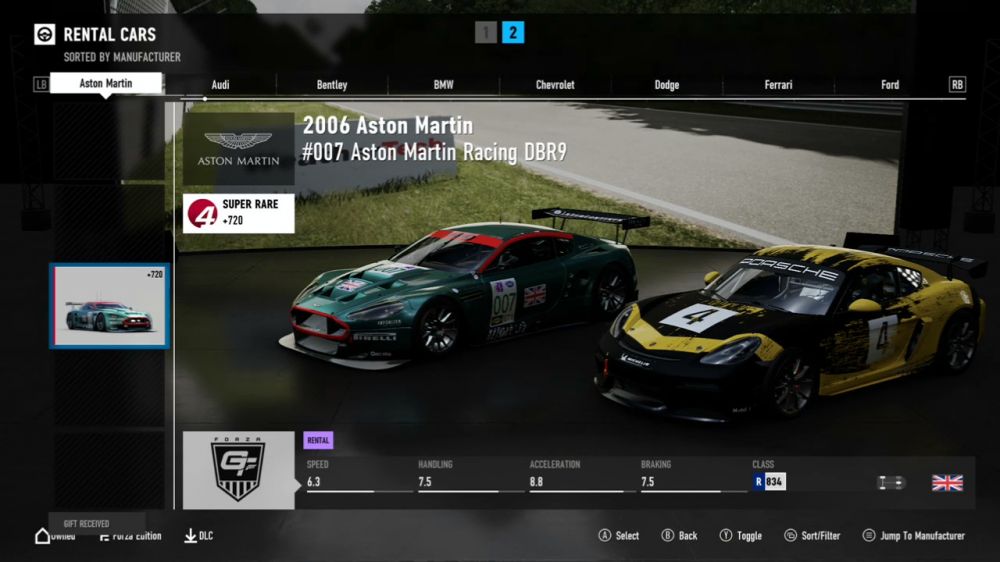The height and width of the screenshot is (562, 1000).
Task: Click the Toggle option in footer
Action: pos(740,536)
